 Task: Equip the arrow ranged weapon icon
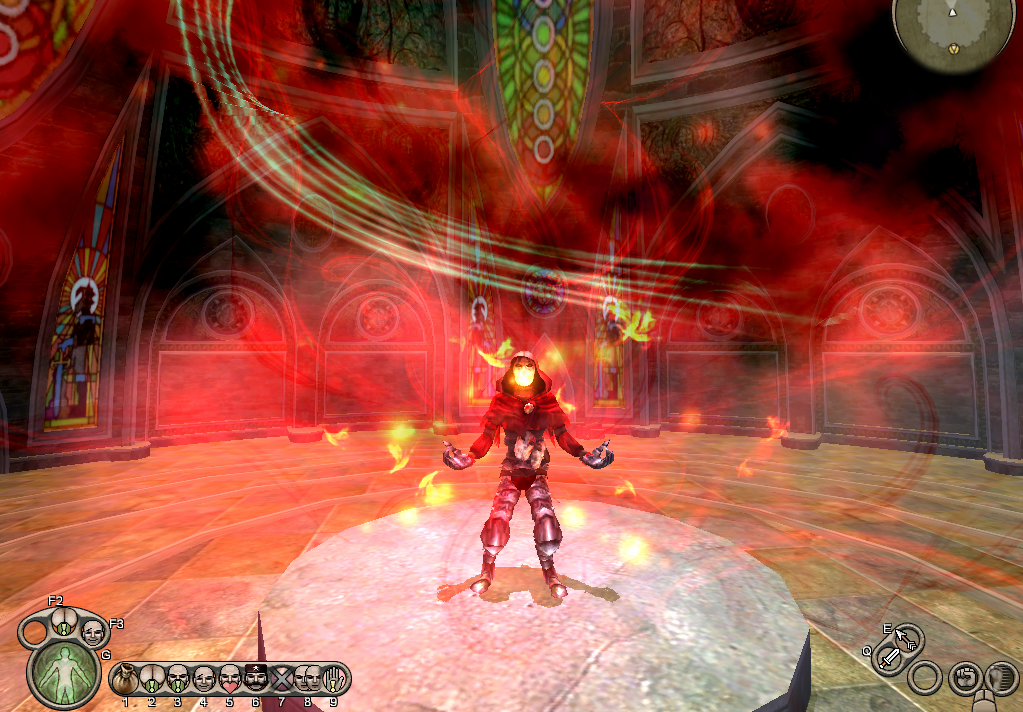point(907,637)
